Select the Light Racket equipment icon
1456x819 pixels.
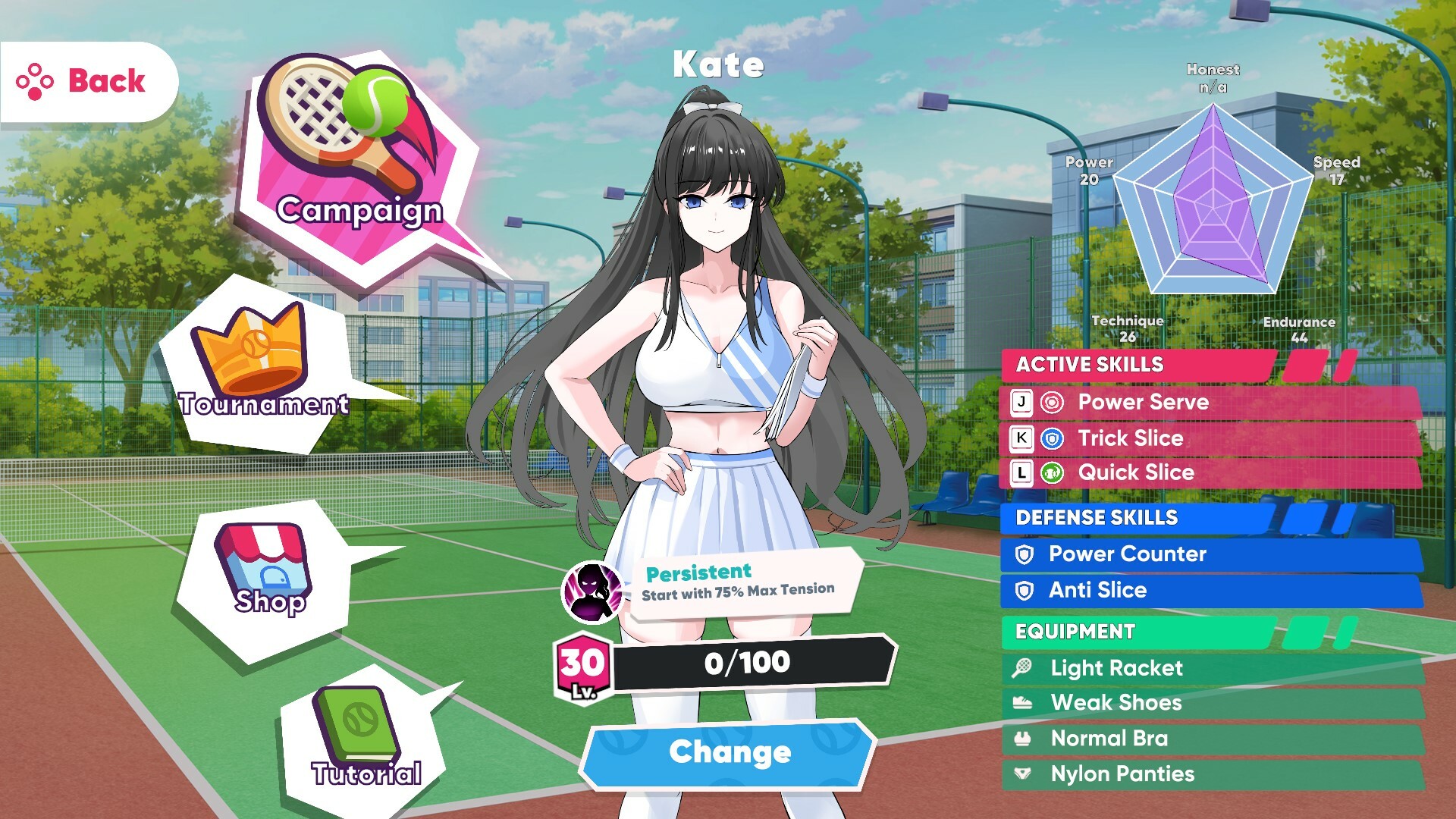[1023, 669]
